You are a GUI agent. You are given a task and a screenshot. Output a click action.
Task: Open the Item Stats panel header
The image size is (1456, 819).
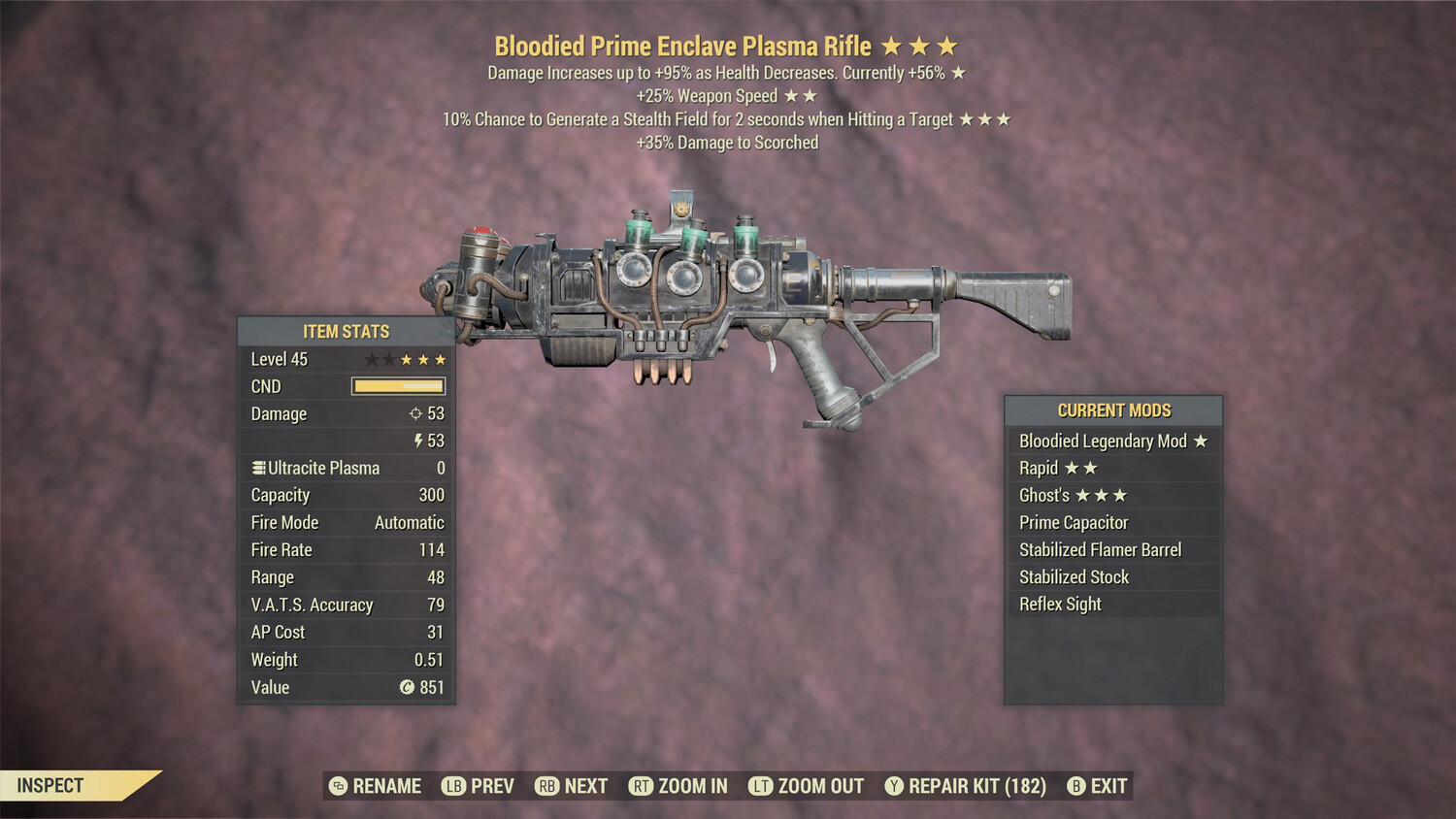tap(345, 331)
